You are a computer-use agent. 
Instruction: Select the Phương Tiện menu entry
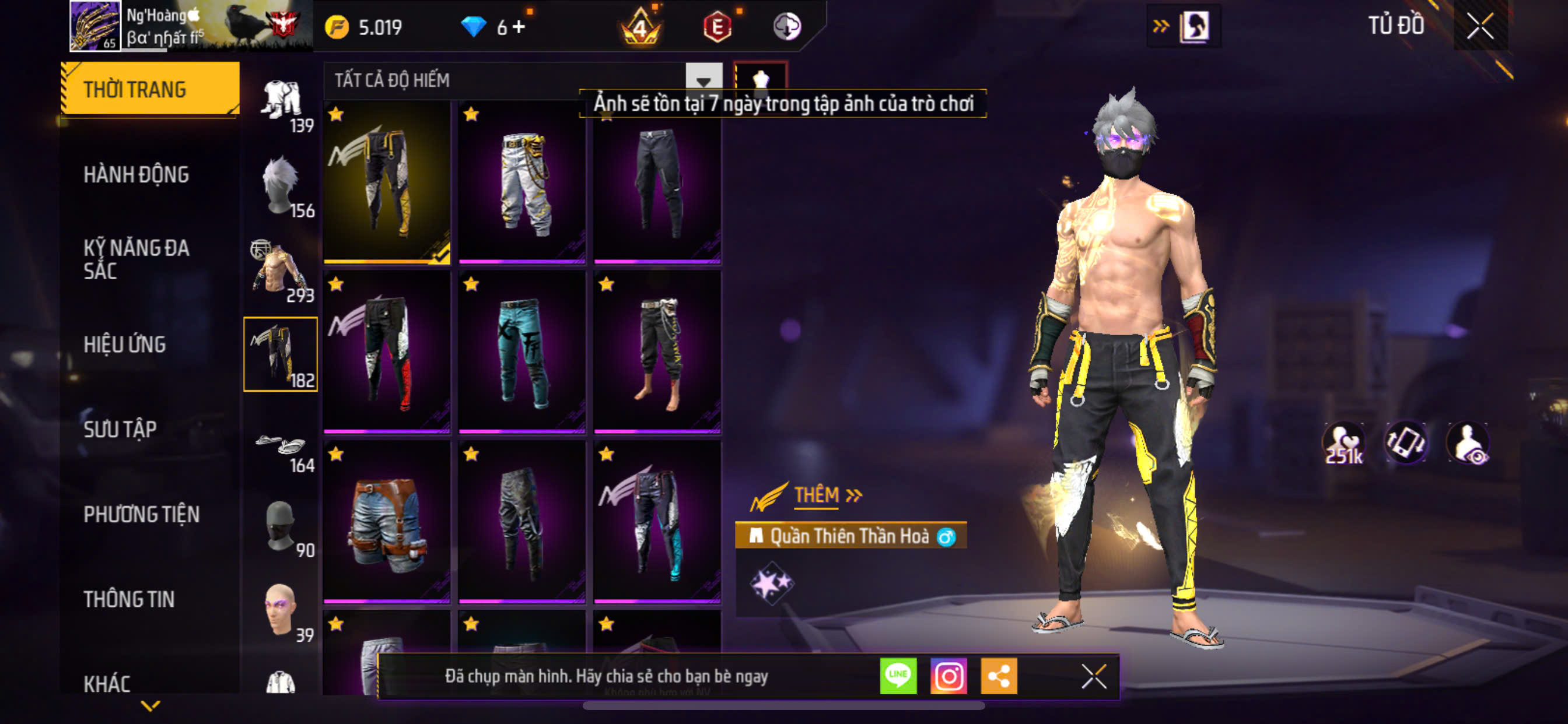[x=141, y=515]
